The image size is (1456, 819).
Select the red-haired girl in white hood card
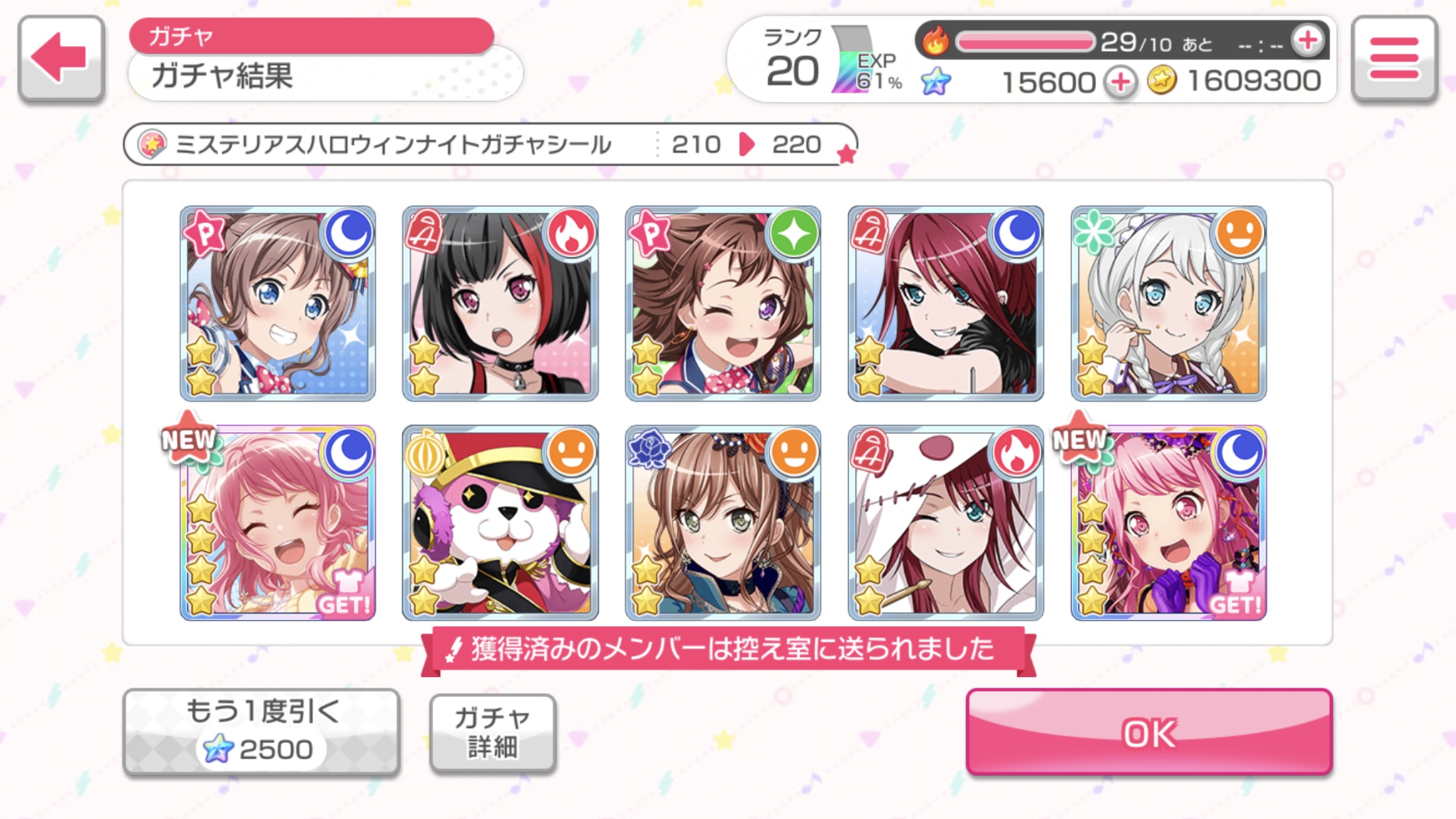pyautogui.click(x=946, y=523)
